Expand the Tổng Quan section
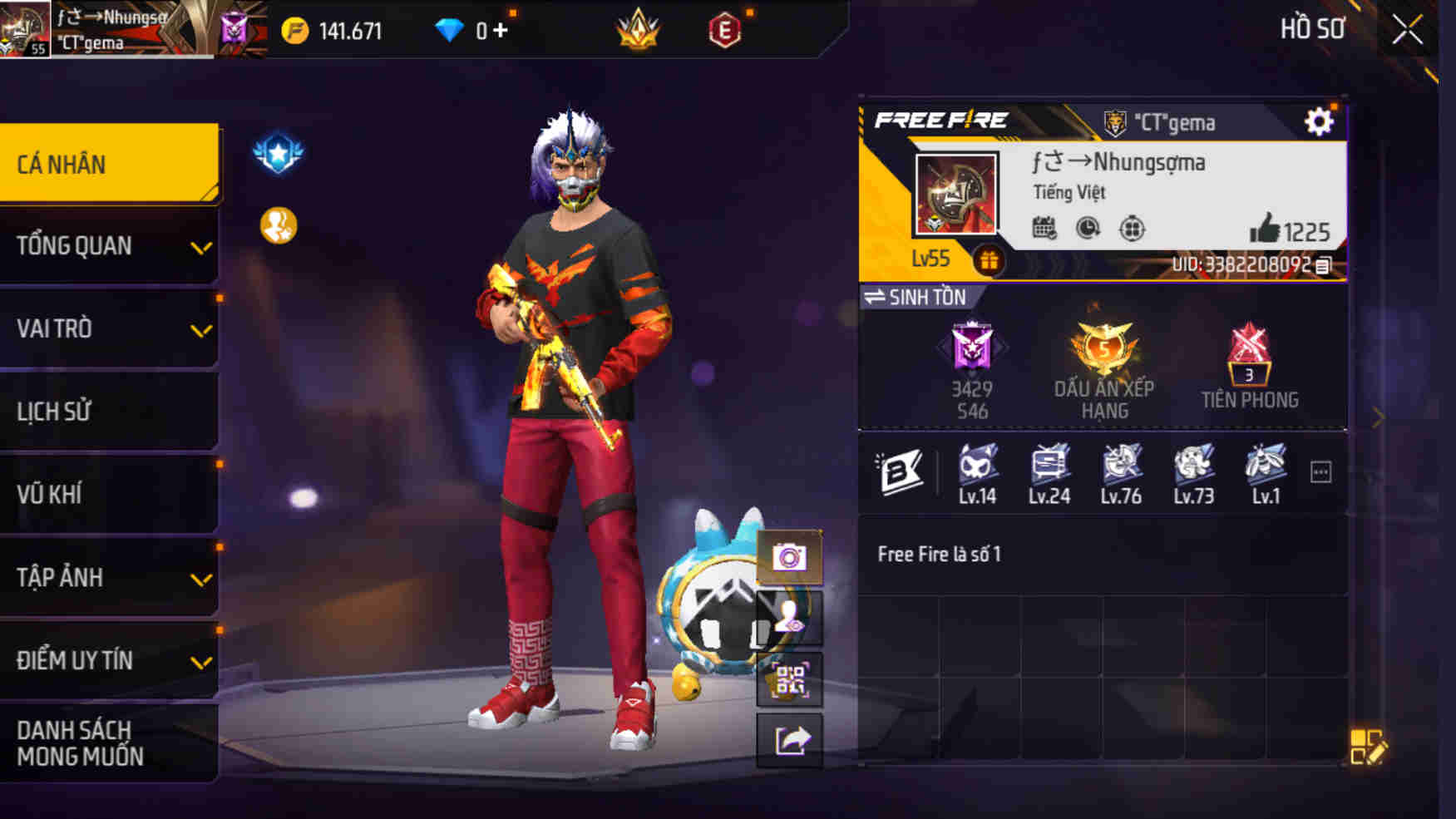The height and width of the screenshot is (819, 1456). pyautogui.click(x=109, y=246)
